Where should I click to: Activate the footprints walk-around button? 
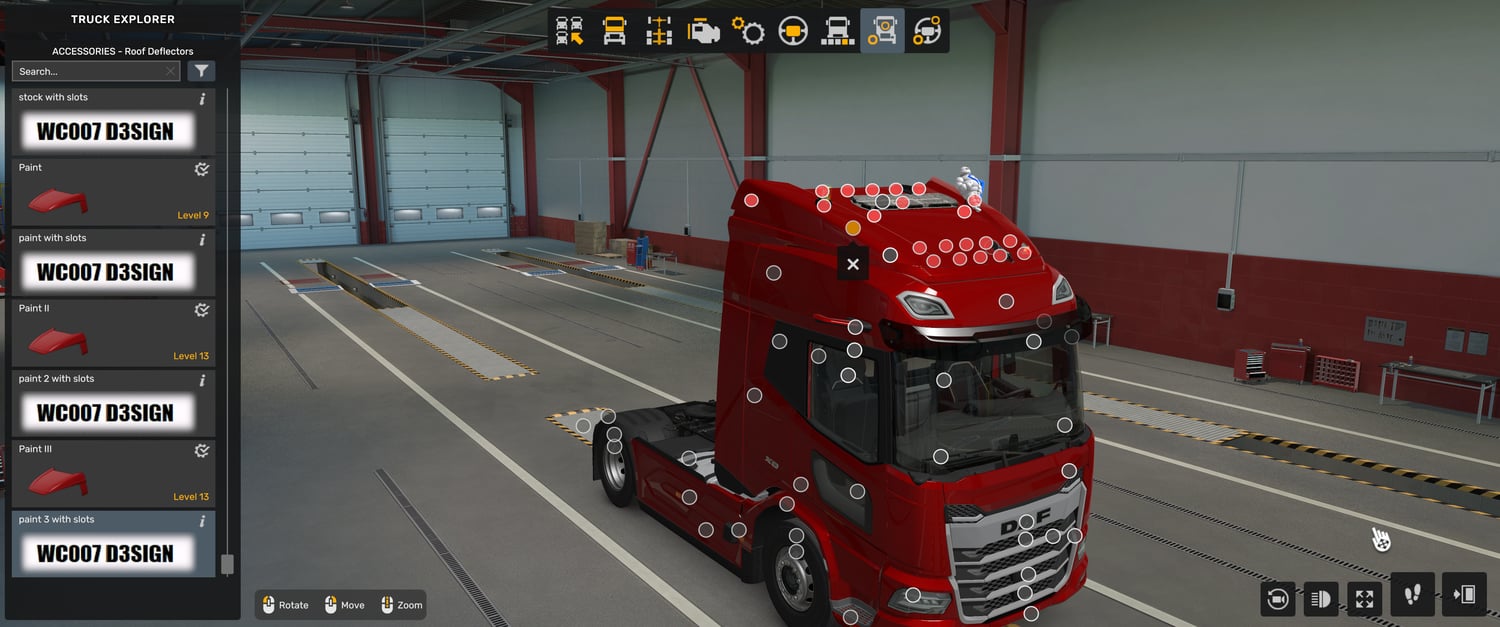coord(1412,595)
